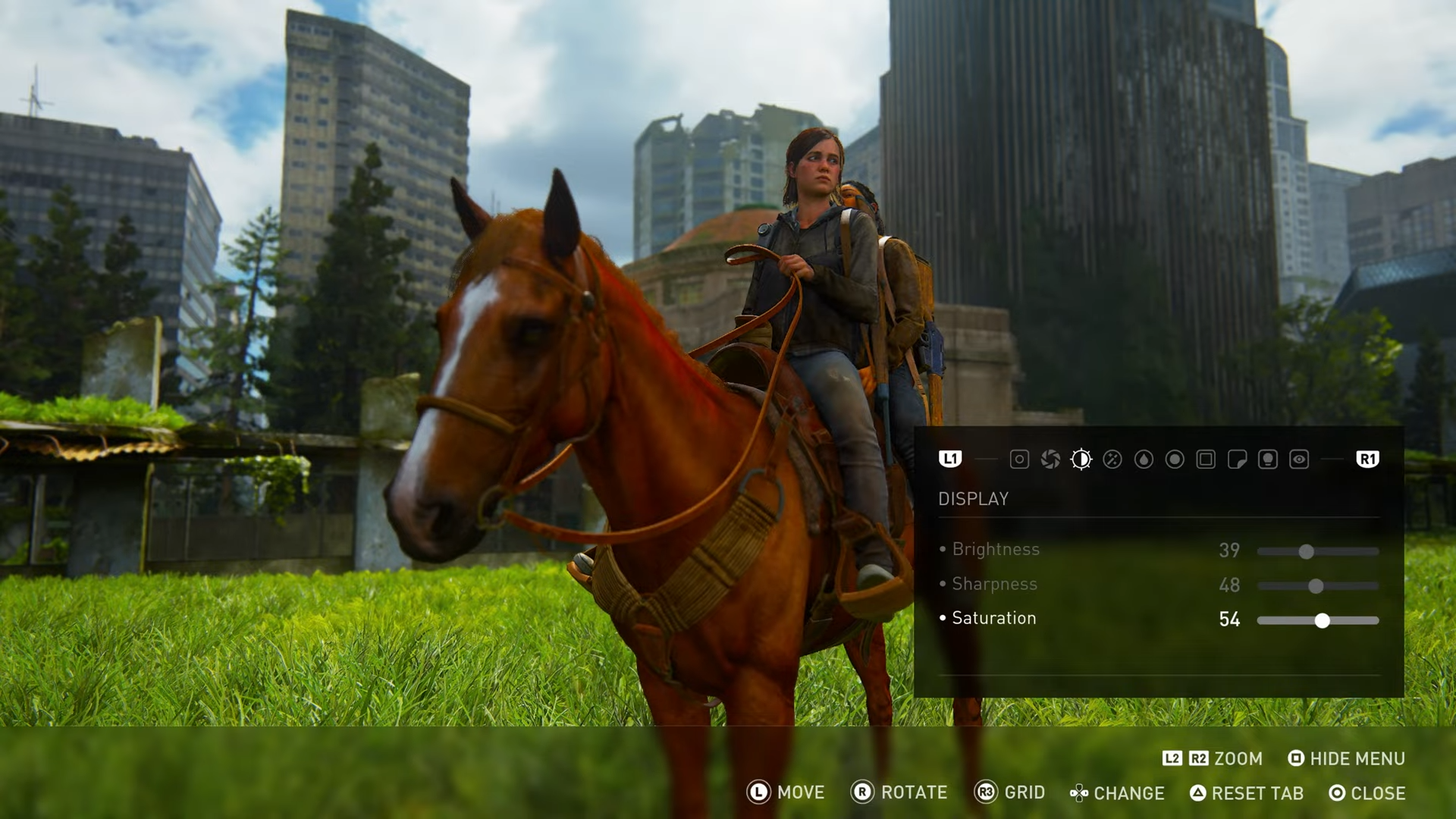Click the Saturation slider handle
1456x819 pixels.
(1323, 621)
